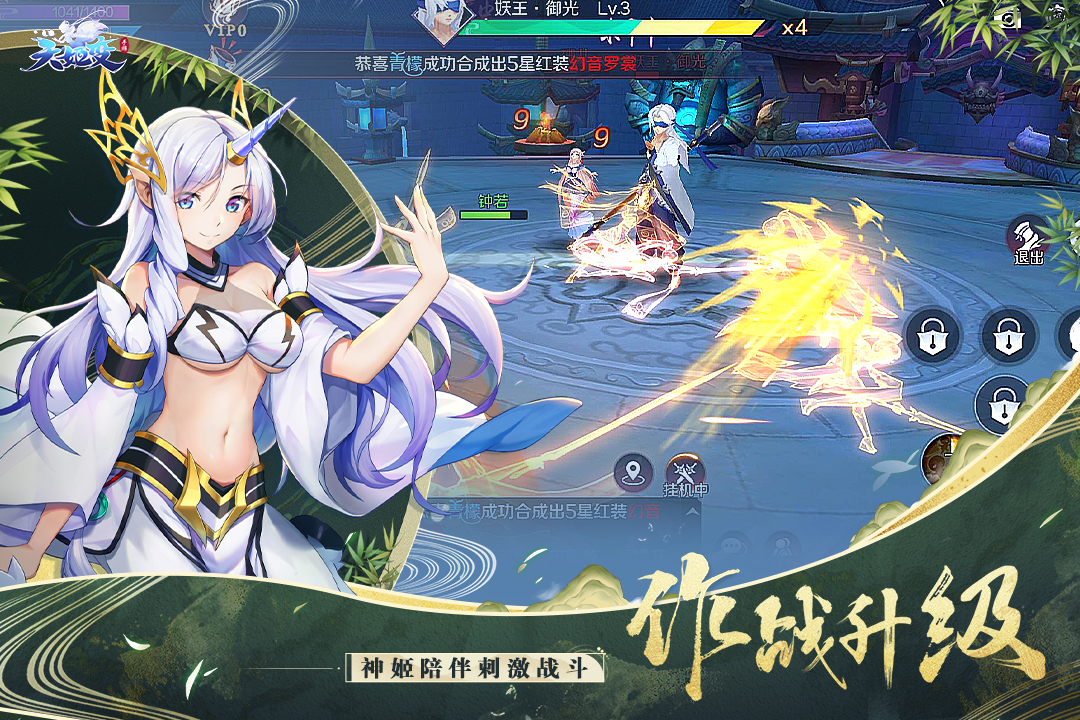Take a screenshot with the camera icon
Screen dimensions: 1080x720
(x=1011, y=17)
